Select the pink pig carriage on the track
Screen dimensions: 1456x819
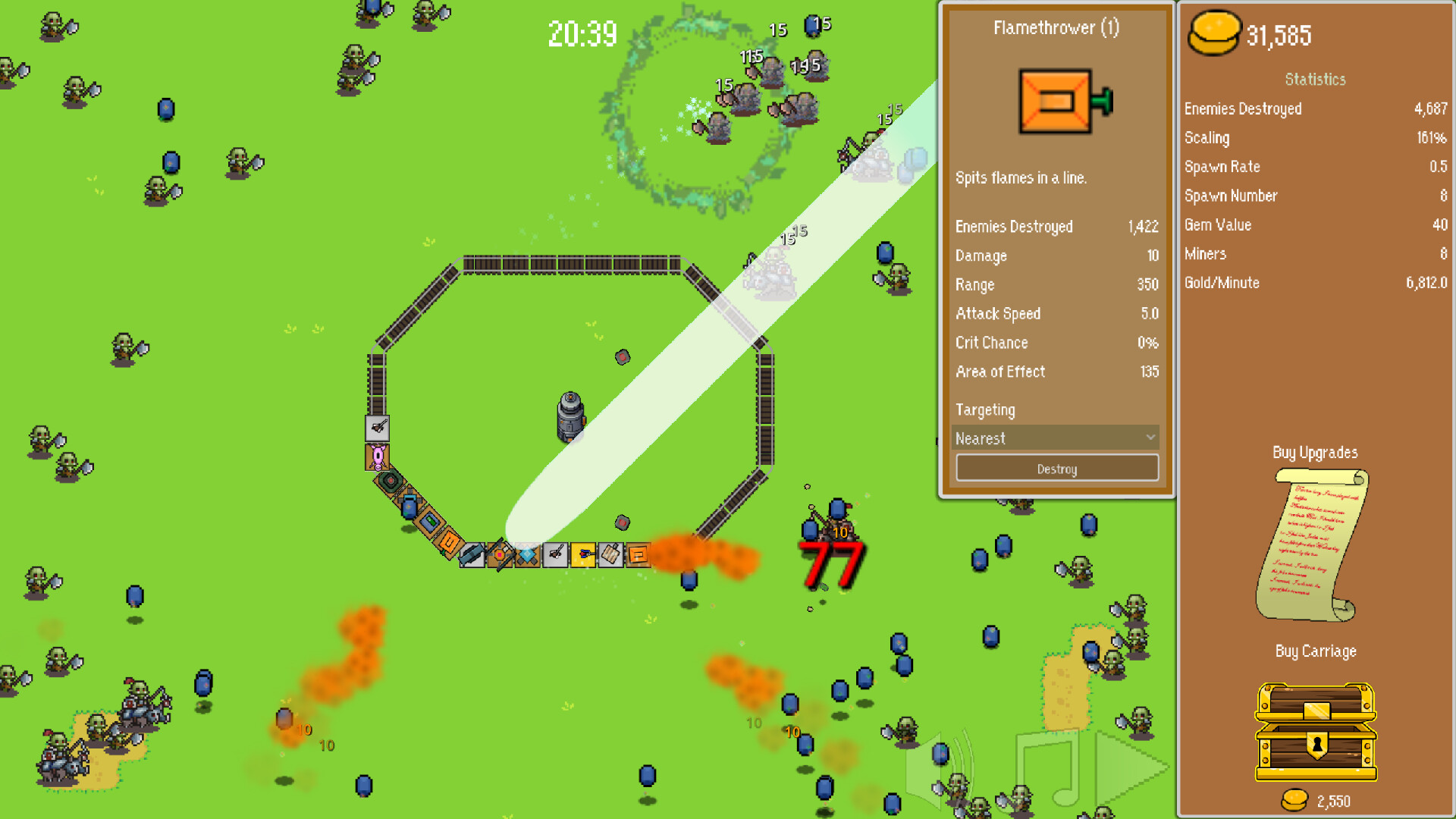[377, 457]
